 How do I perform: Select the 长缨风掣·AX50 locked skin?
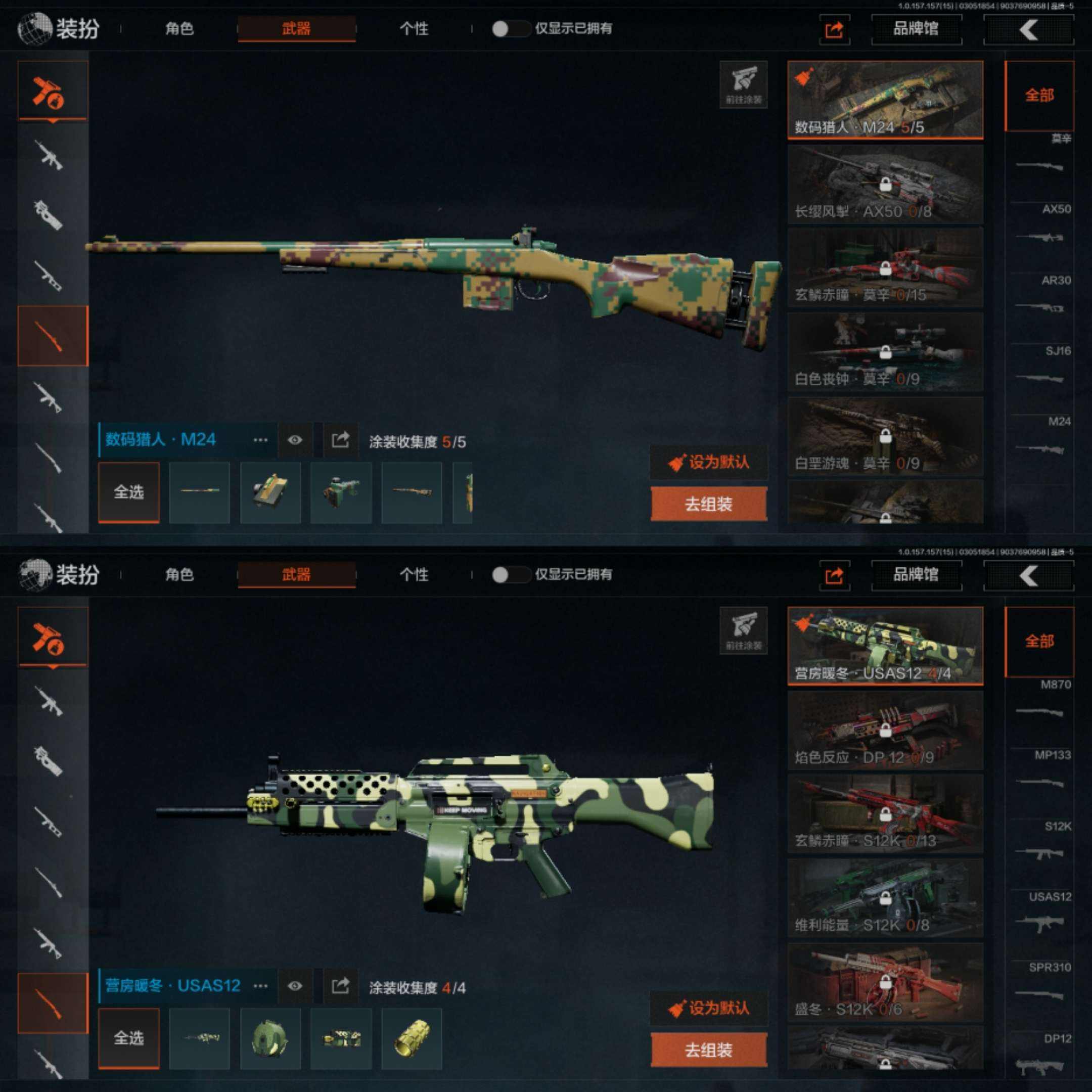click(x=885, y=184)
